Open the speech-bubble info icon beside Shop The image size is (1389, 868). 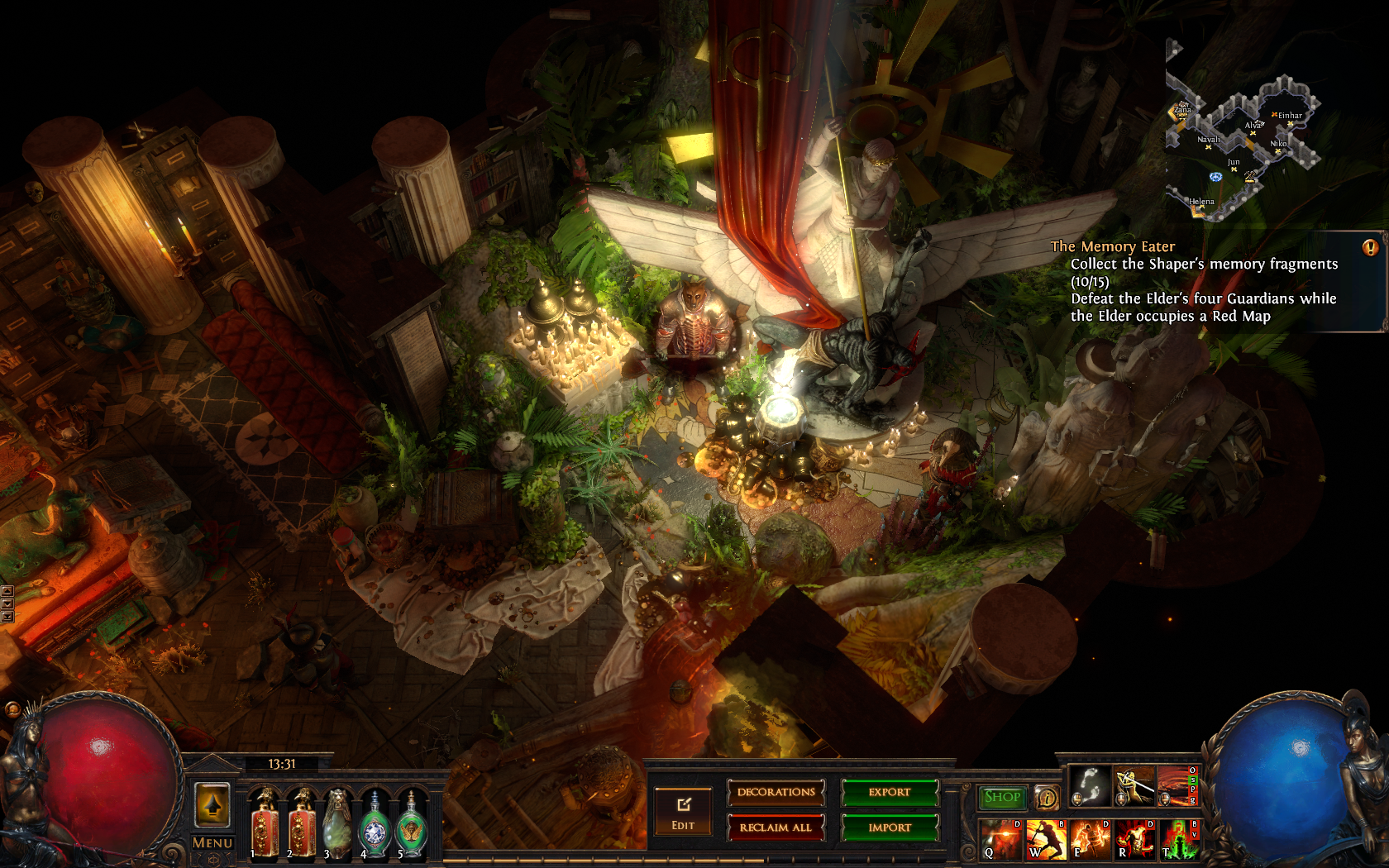pos(1047,798)
